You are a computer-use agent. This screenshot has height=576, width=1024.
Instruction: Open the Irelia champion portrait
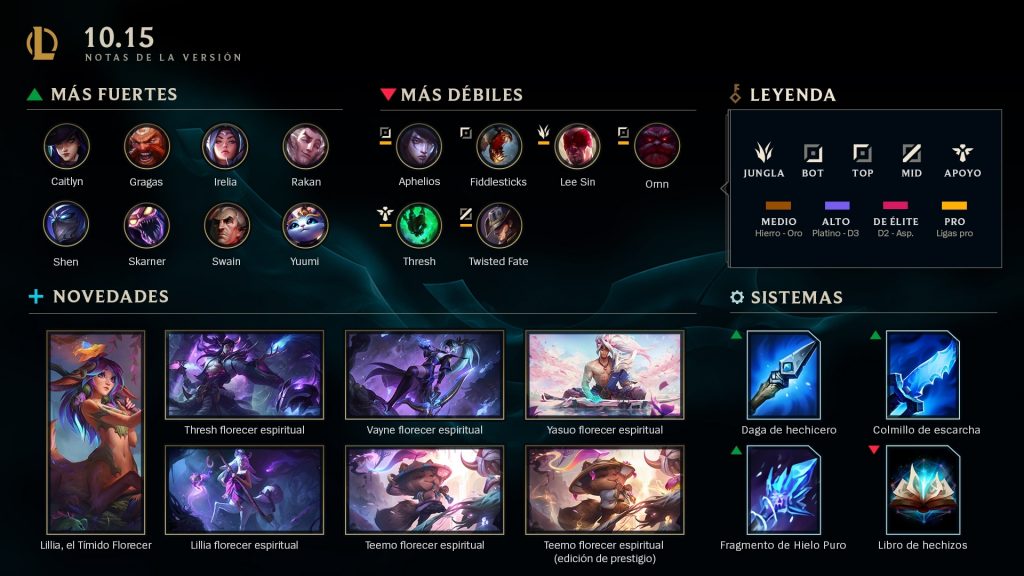[225, 147]
